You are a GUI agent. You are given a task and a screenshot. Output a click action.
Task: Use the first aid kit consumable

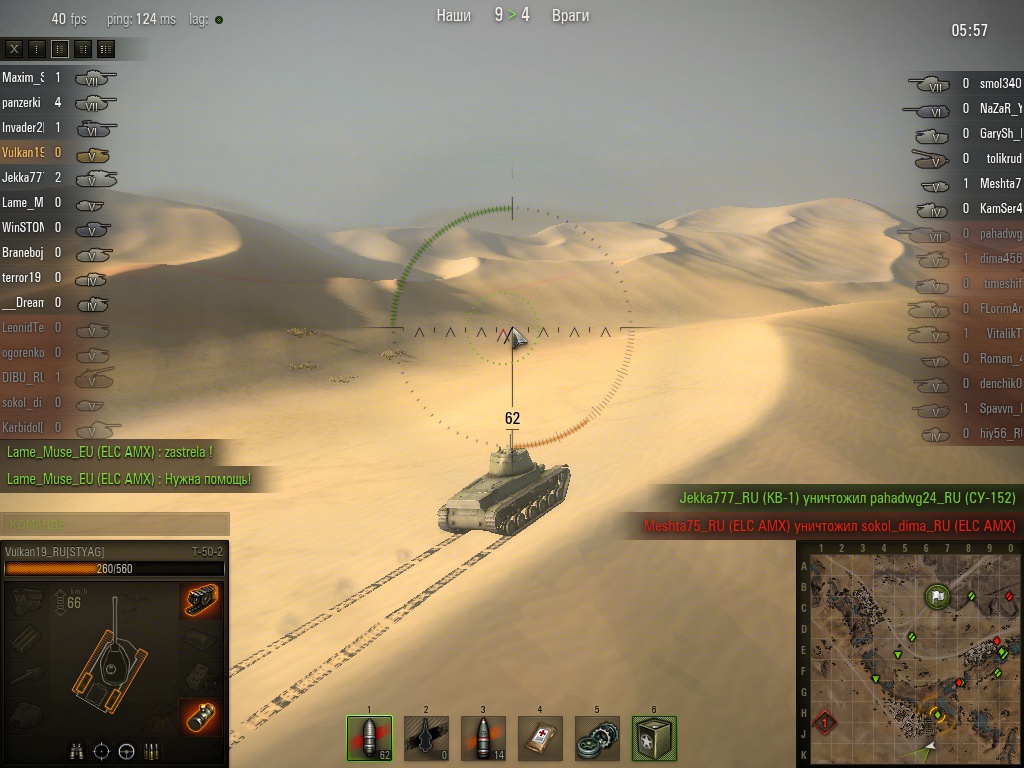[x=540, y=738]
